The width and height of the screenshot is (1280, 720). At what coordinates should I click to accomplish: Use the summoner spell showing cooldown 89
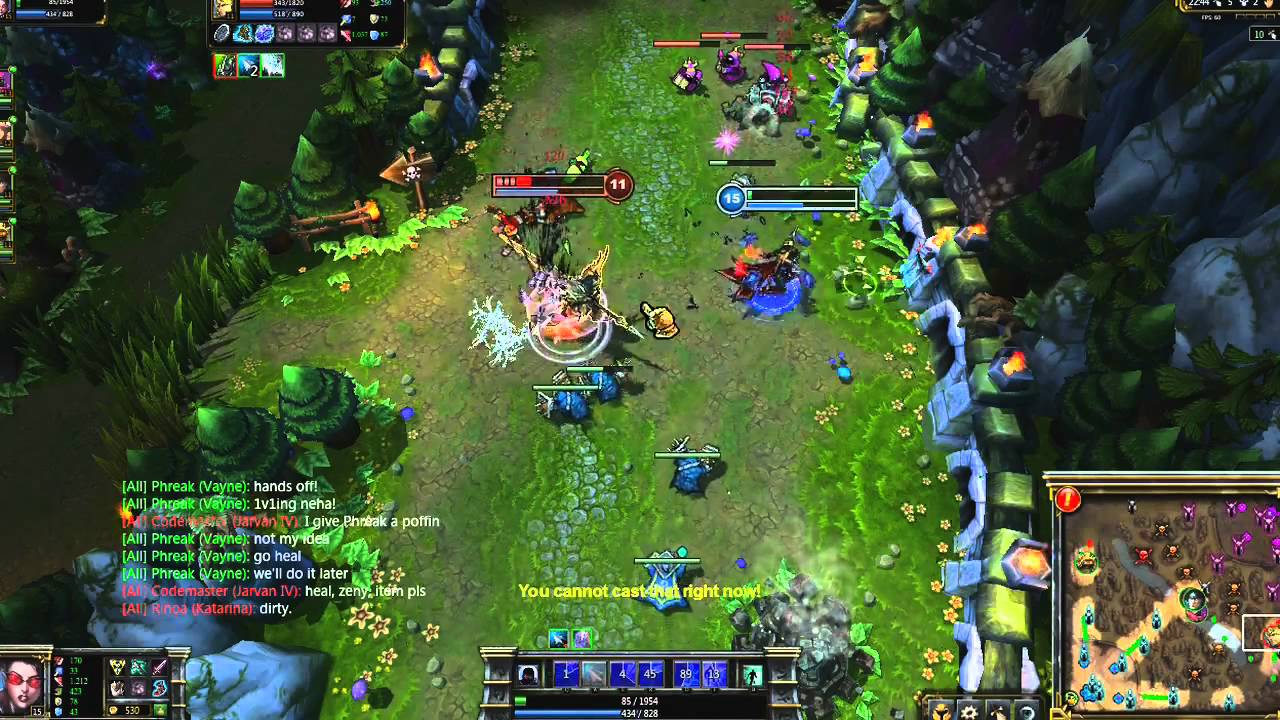pyautogui.click(x=686, y=674)
